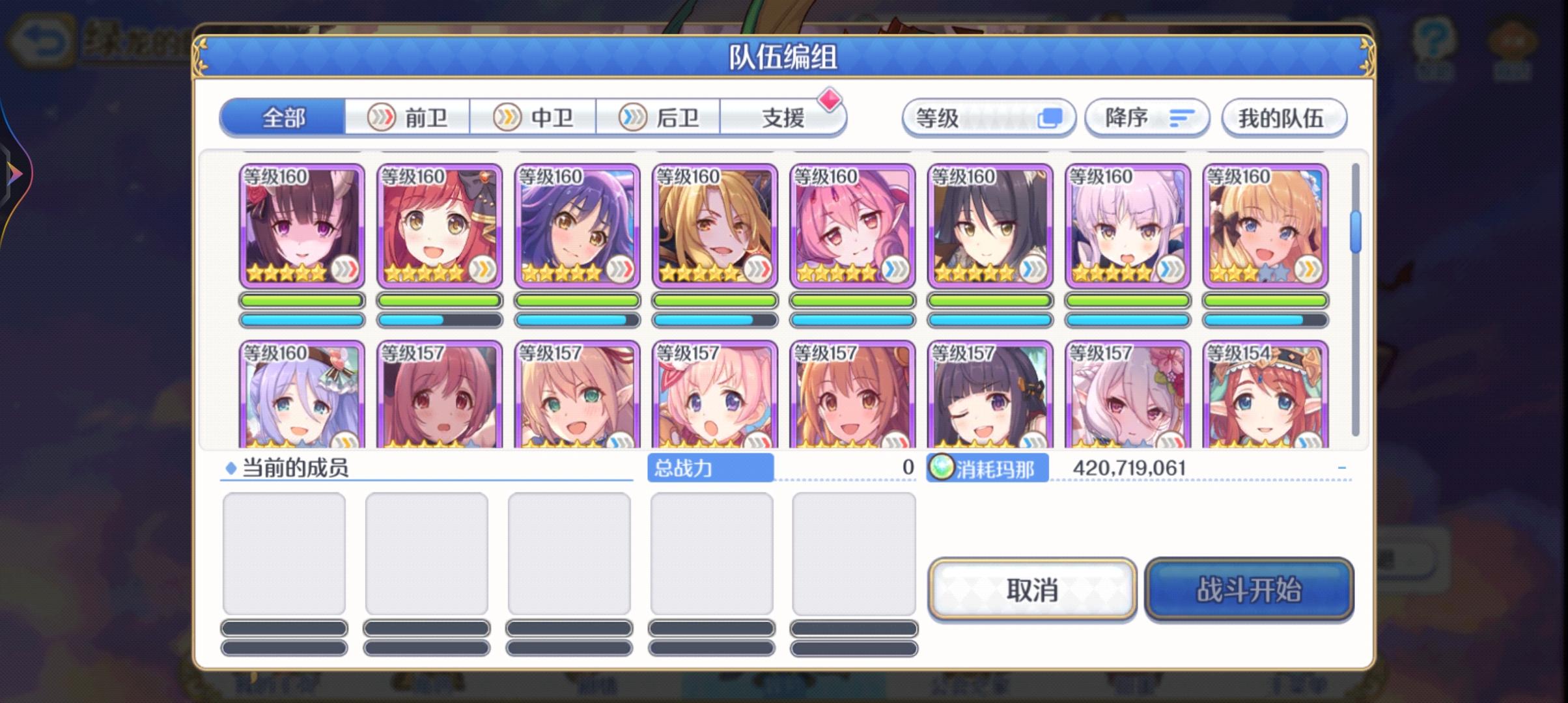Click a character's green HP bar
The width and height of the screenshot is (1568, 703).
coord(301,301)
